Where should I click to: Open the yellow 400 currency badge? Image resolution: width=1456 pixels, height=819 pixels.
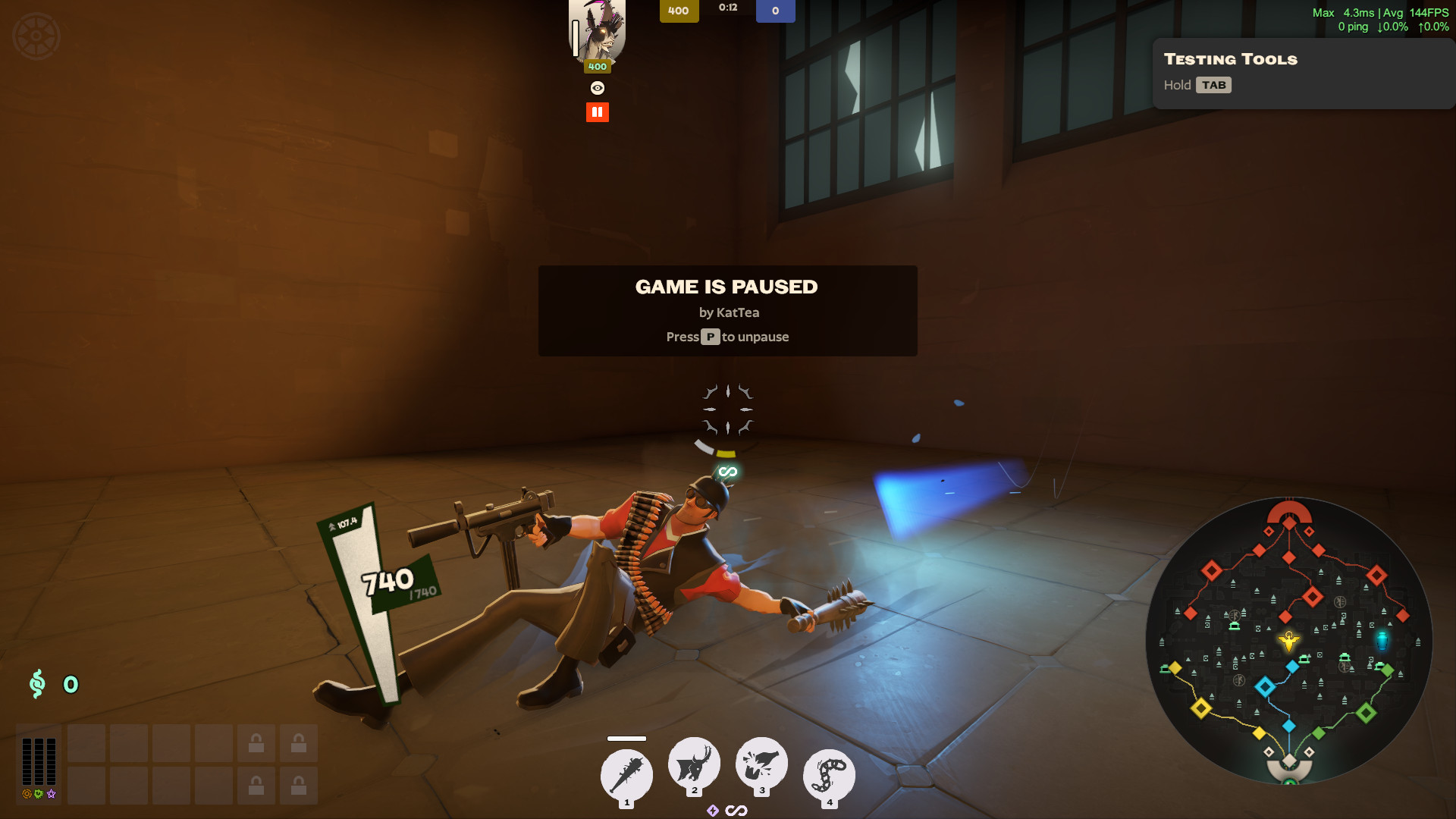click(x=679, y=11)
